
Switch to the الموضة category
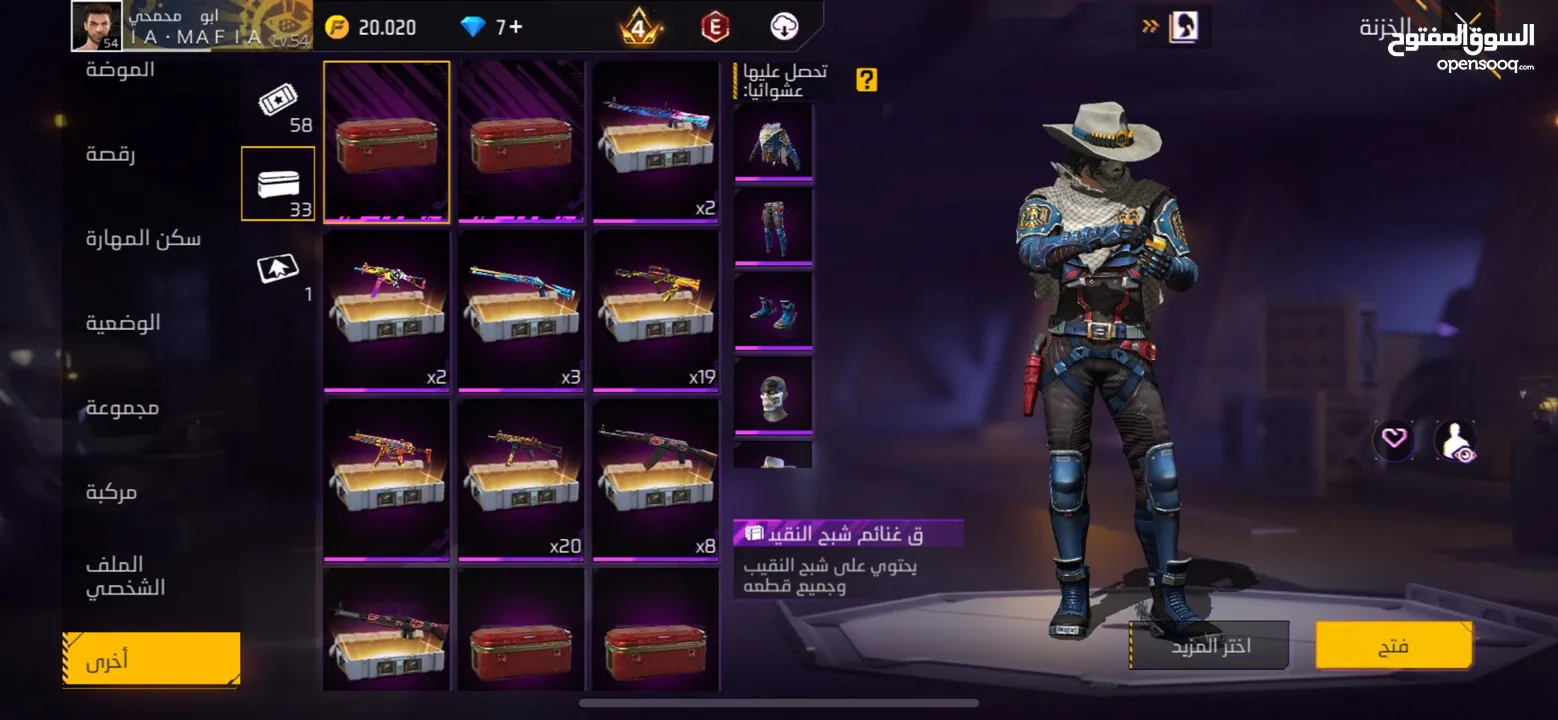(120, 70)
